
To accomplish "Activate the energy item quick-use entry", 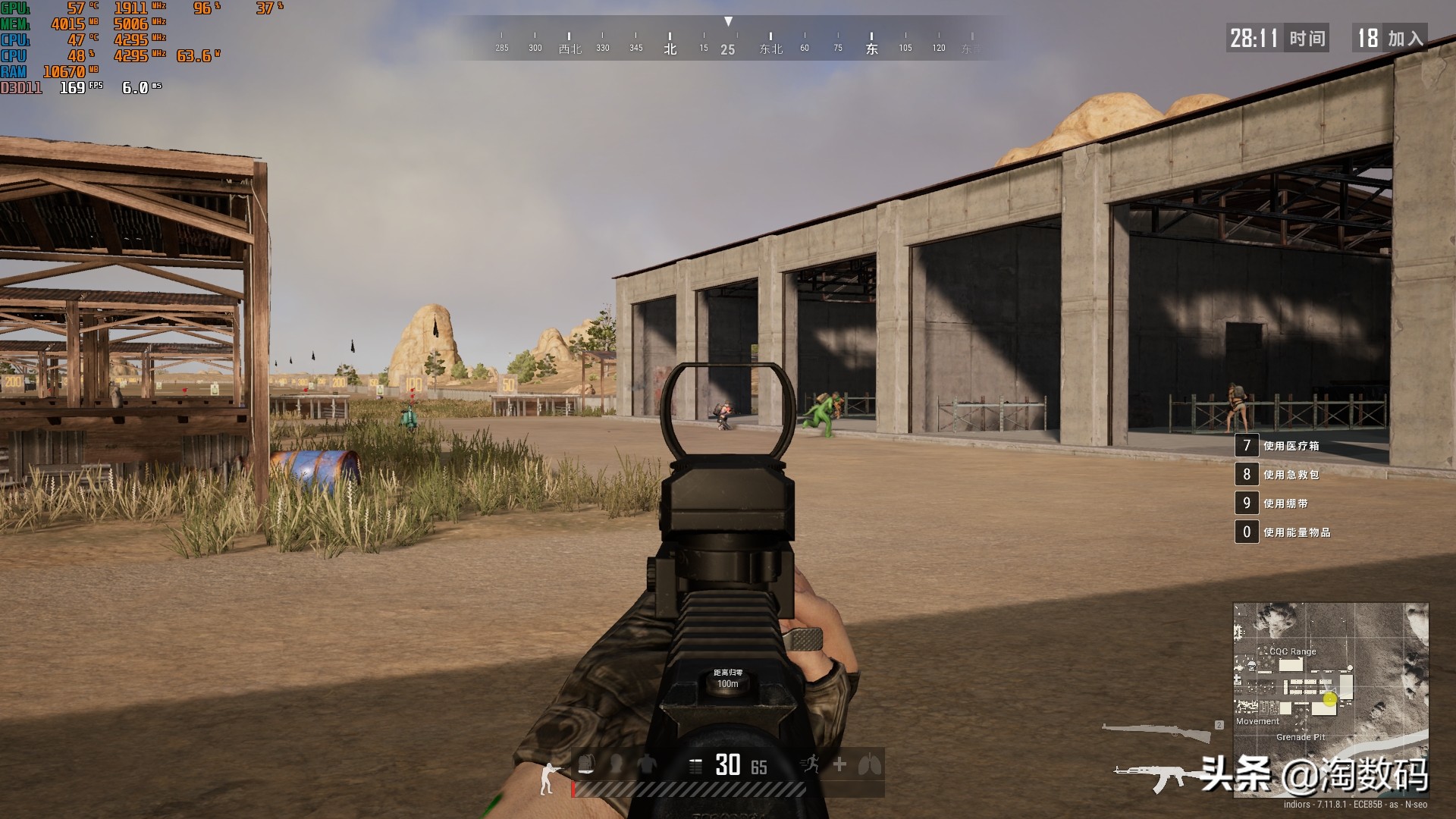I will pos(1296,532).
